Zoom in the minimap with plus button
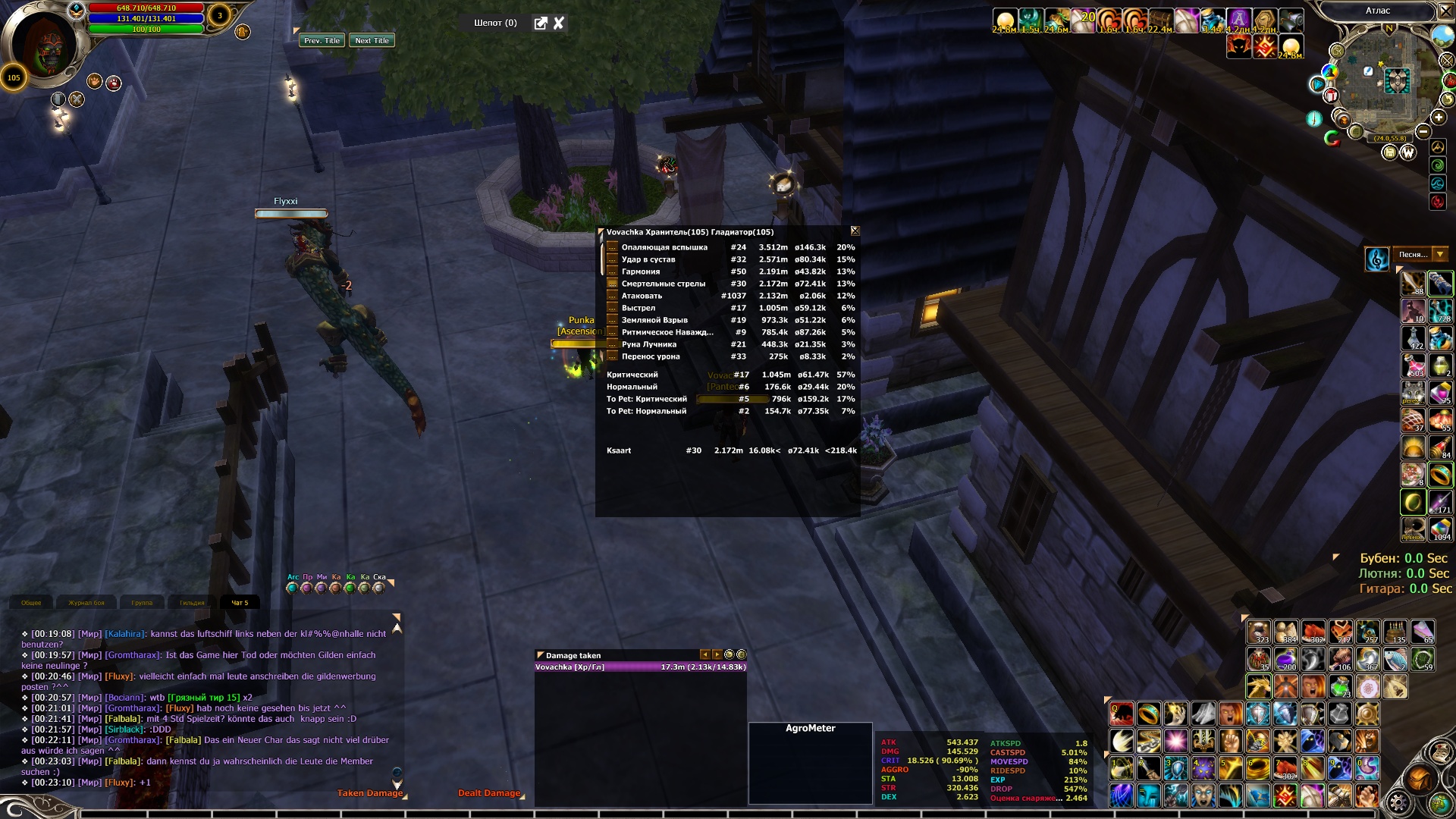Image resolution: width=1456 pixels, height=819 pixels. pyautogui.click(x=1439, y=118)
